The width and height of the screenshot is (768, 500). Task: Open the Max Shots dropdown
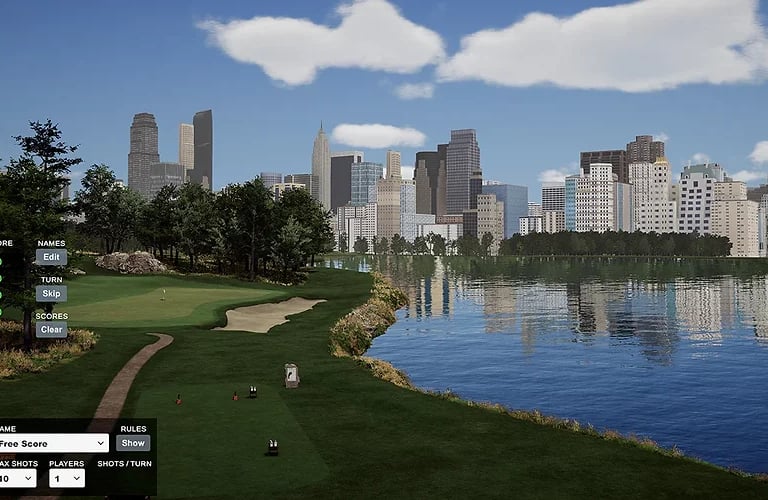click(18, 478)
